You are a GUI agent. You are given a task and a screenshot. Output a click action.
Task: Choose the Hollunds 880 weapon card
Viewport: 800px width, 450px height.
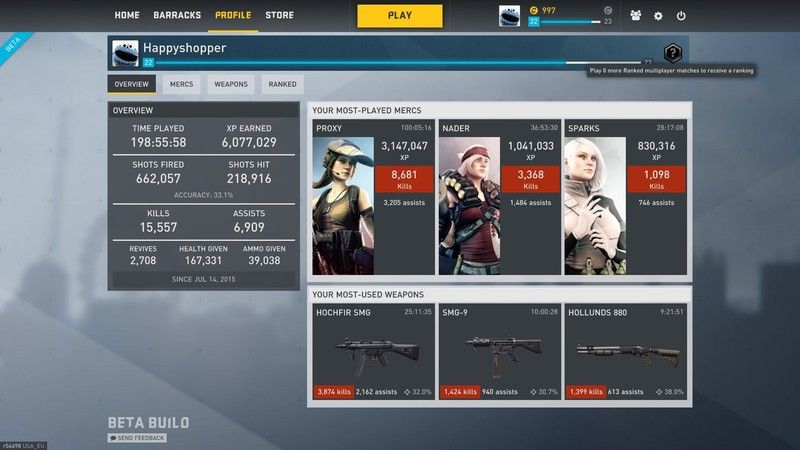coord(625,353)
